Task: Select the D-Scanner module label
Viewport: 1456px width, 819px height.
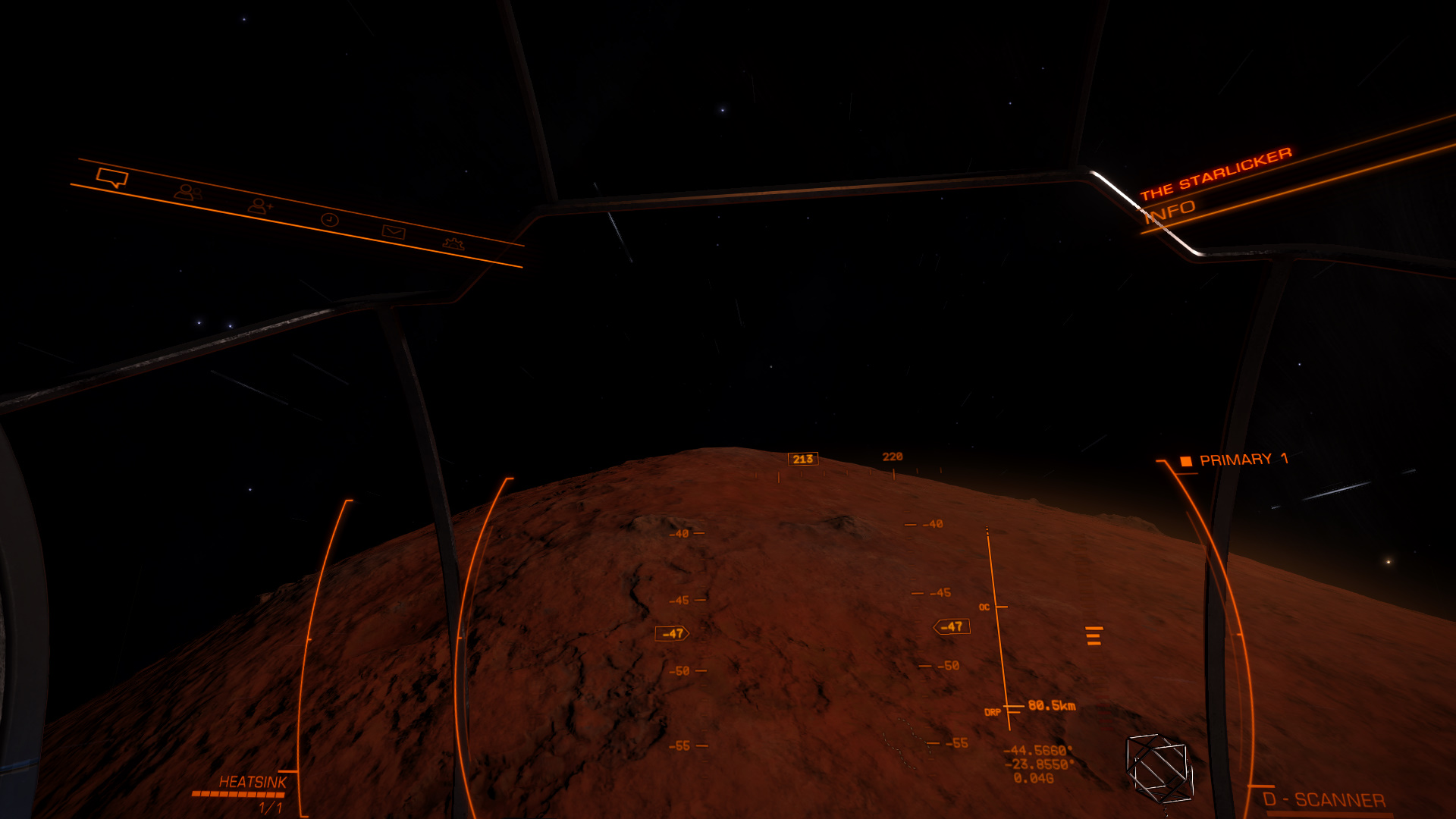Action: pos(1323,800)
